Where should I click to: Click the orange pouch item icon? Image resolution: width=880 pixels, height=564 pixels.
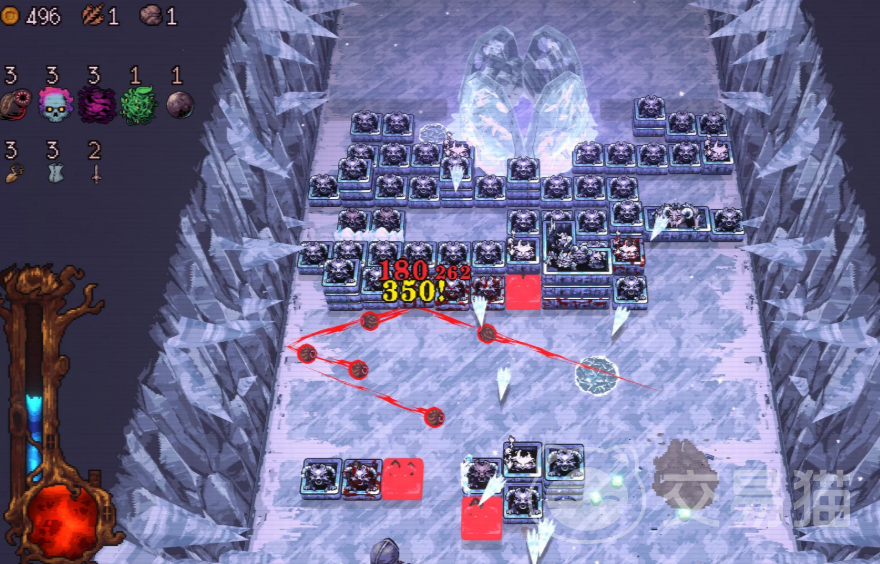(13, 173)
